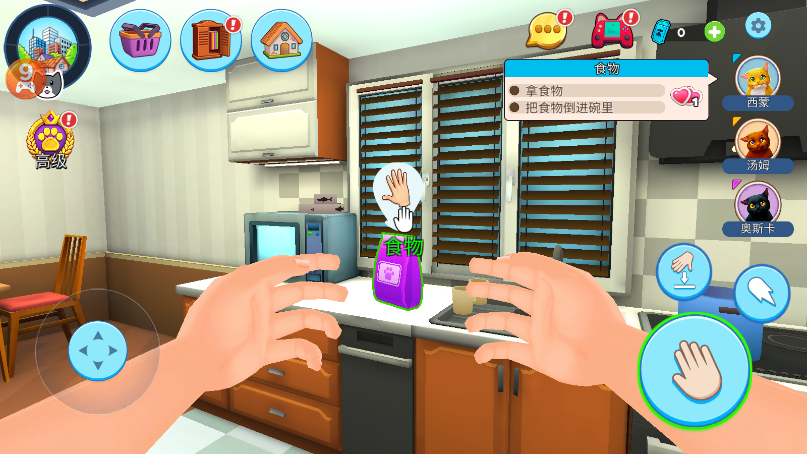Select the cat named 汤姆
This screenshot has width=807, height=454.
[758, 142]
